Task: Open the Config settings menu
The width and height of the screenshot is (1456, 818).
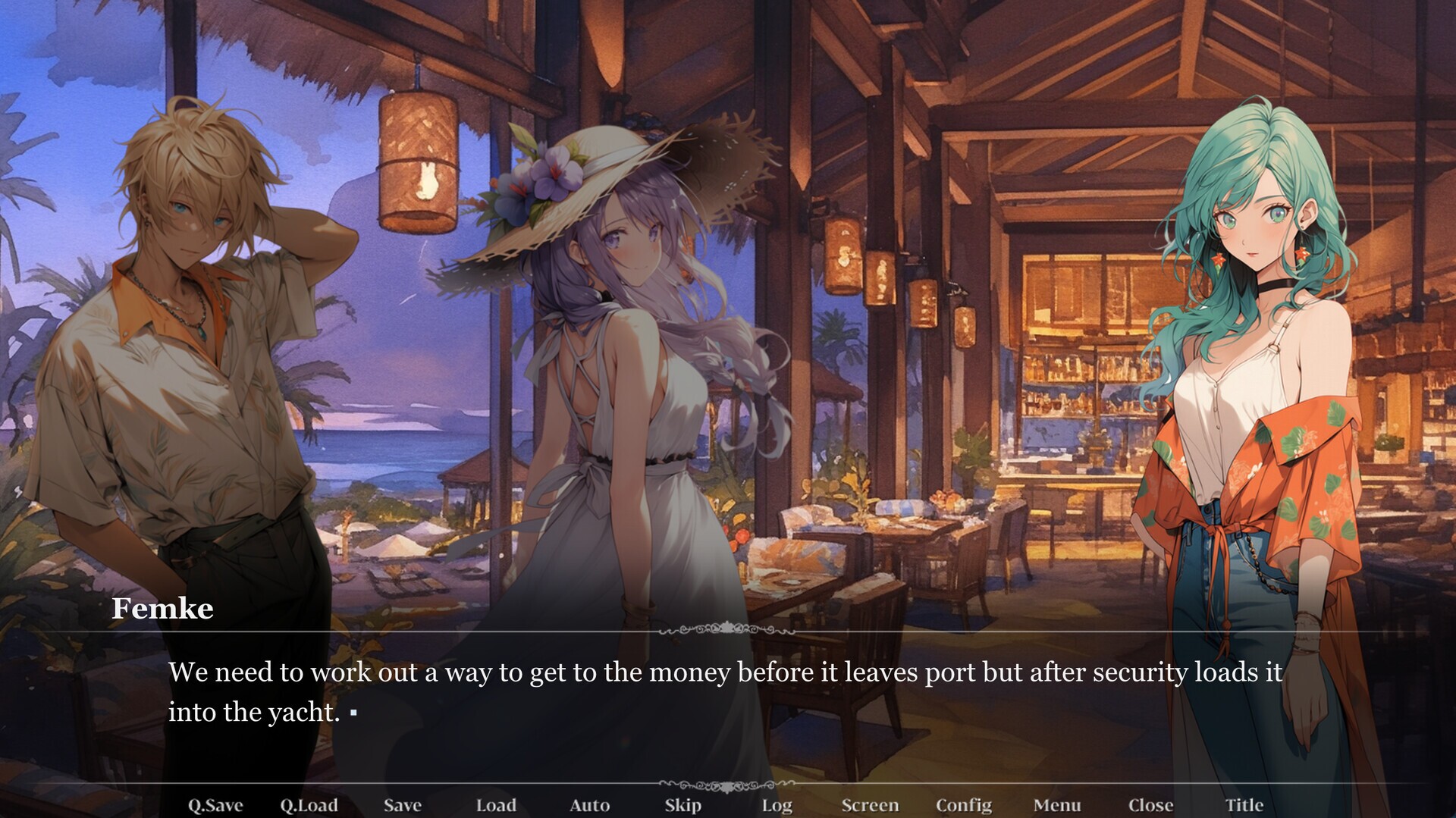Action: [x=964, y=805]
